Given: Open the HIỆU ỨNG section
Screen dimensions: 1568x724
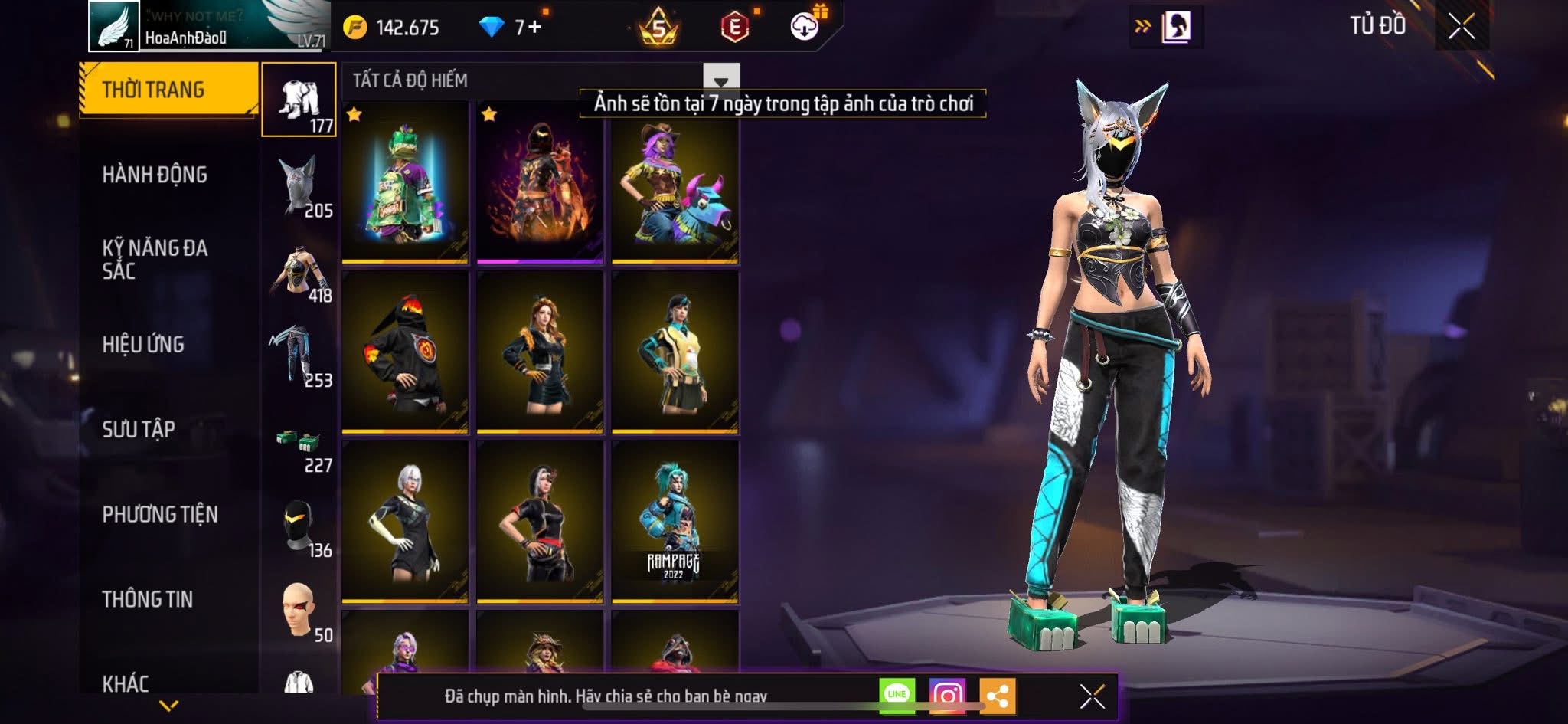Looking at the screenshot, I should 143,345.
